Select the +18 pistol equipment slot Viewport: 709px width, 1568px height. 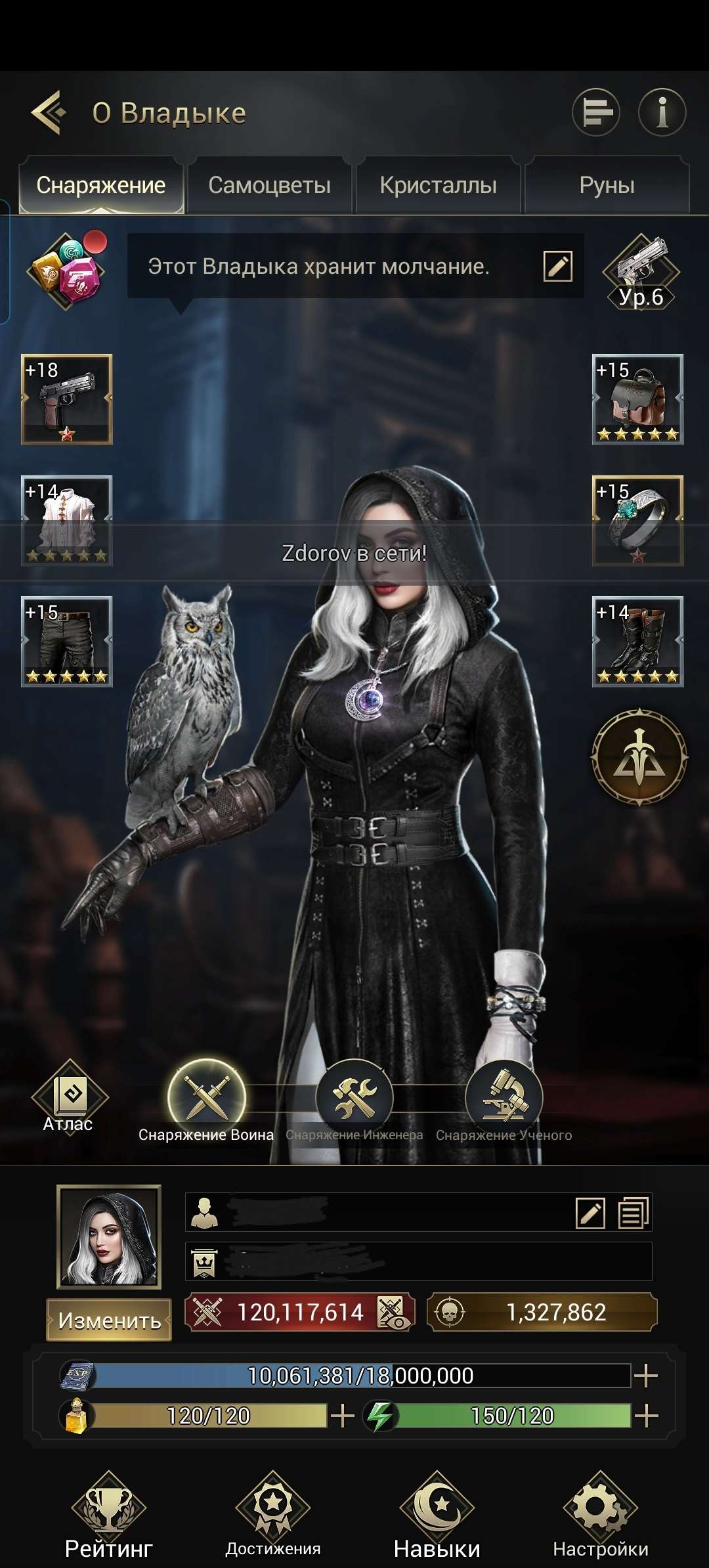click(x=67, y=399)
